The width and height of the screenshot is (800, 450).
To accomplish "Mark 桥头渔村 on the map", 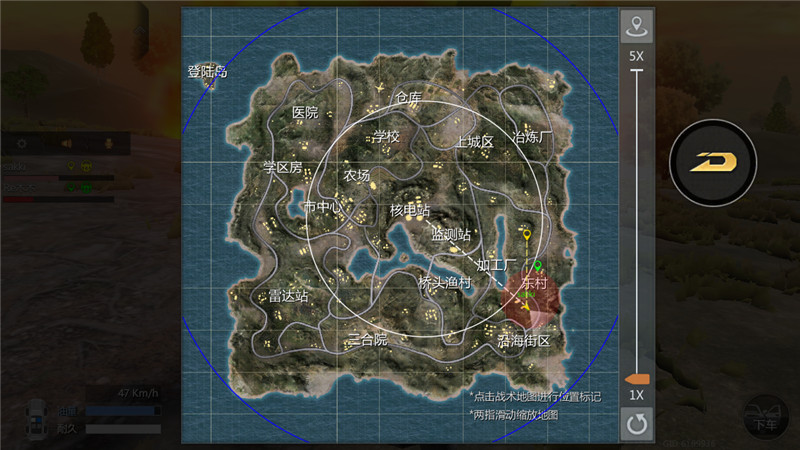I will click(x=444, y=282).
